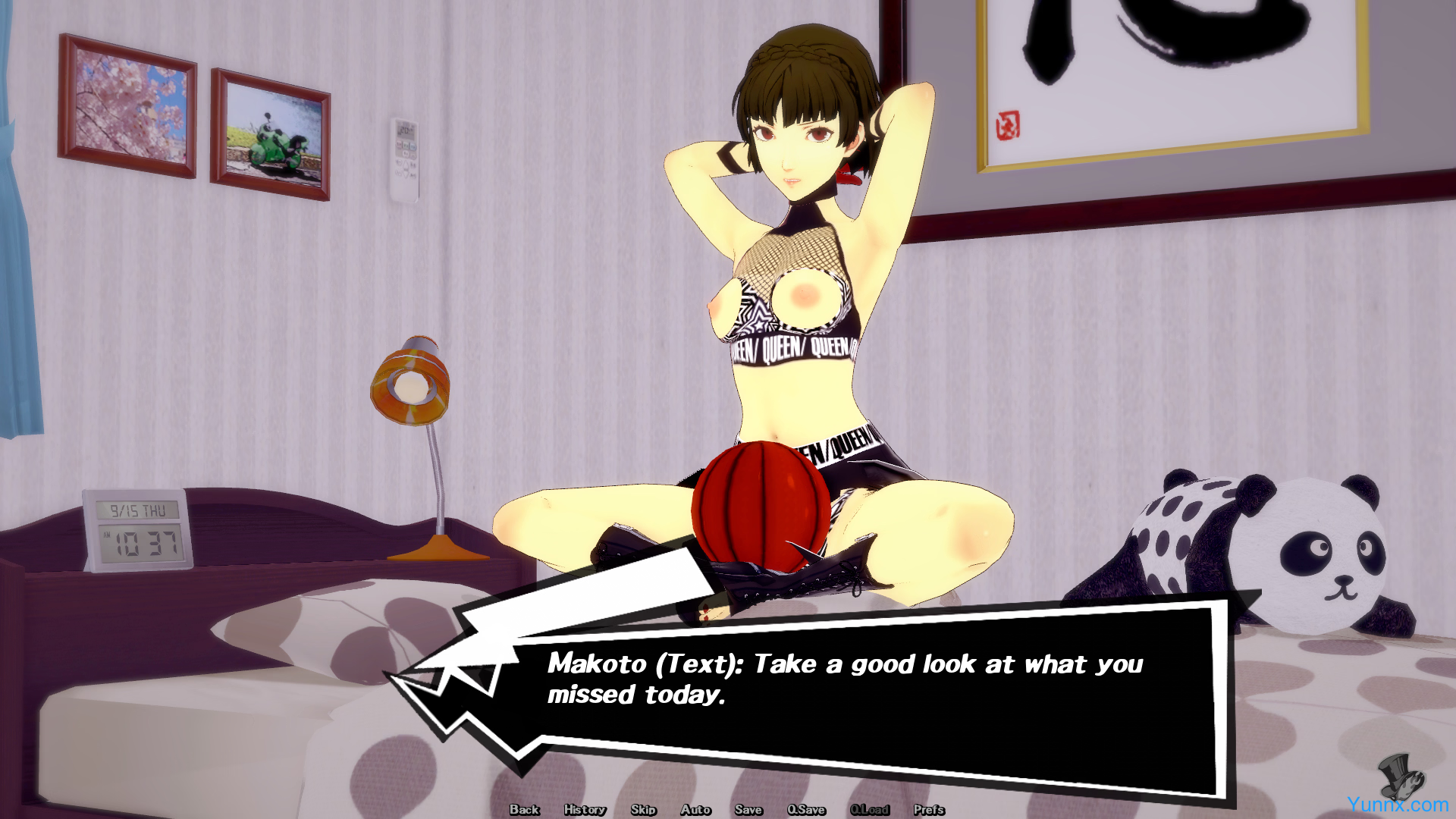1456x819 pixels.
Task: Quick load with Q.Load
Action: [x=870, y=810]
